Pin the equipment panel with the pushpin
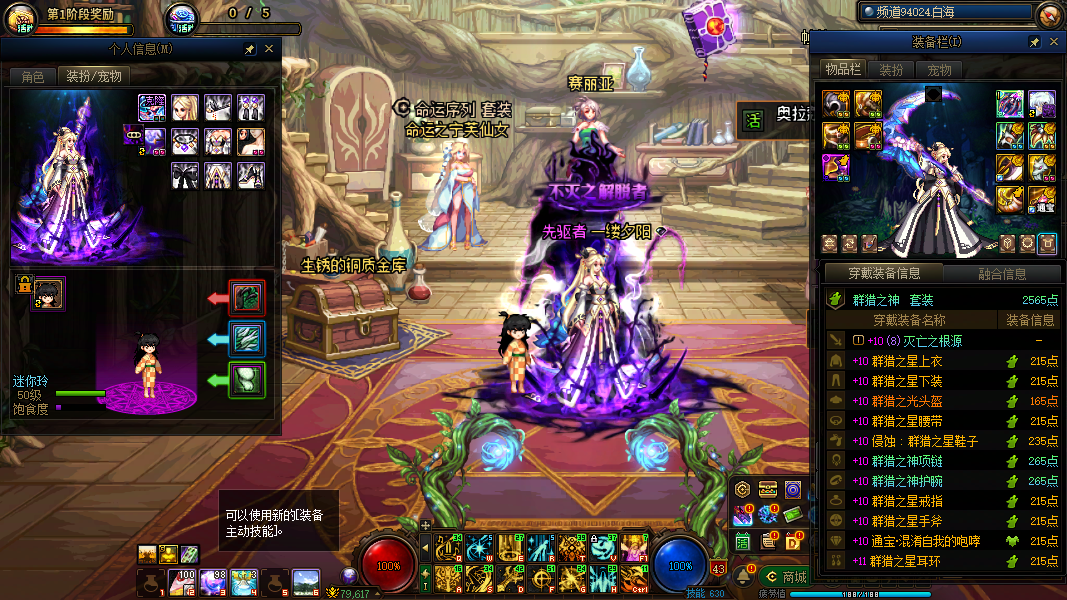The height and width of the screenshot is (600, 1067). [1034, 42]
